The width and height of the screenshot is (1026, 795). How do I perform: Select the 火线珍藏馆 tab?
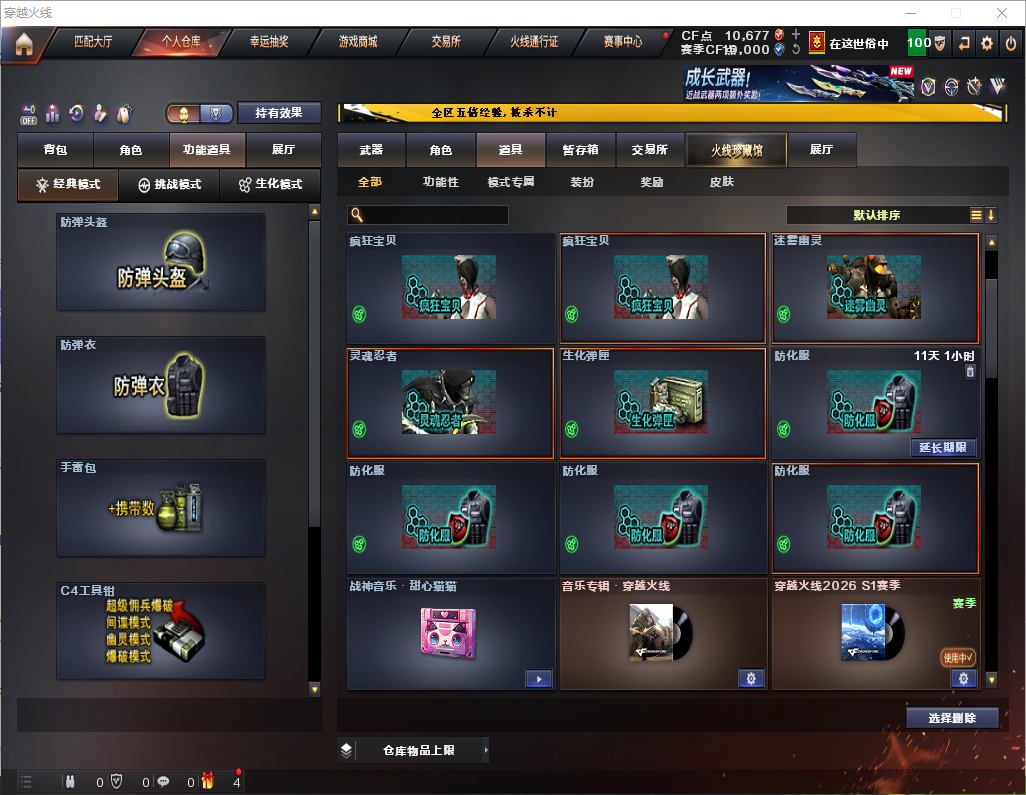(x=736, y=150)
